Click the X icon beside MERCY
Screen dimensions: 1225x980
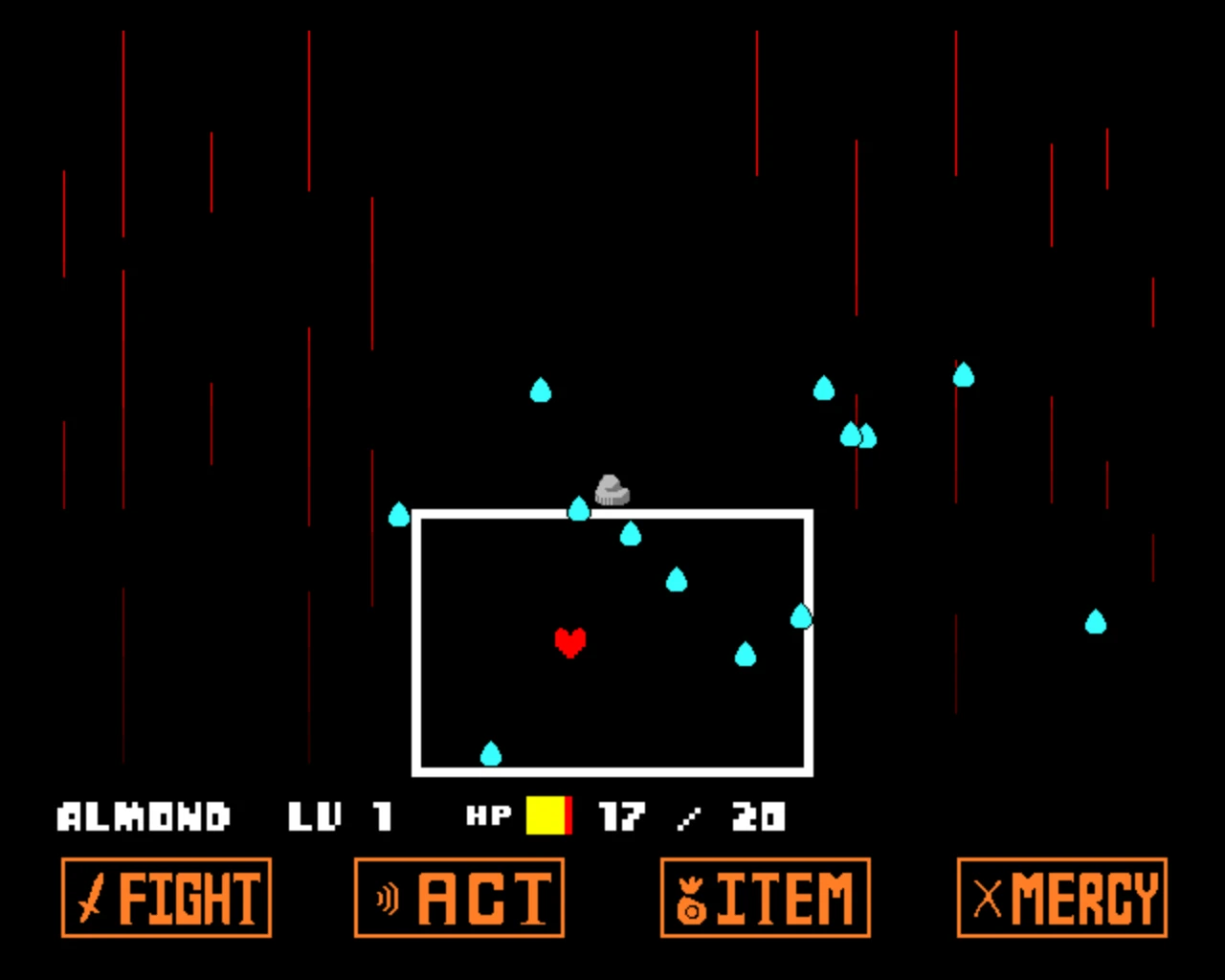(990, 899)
